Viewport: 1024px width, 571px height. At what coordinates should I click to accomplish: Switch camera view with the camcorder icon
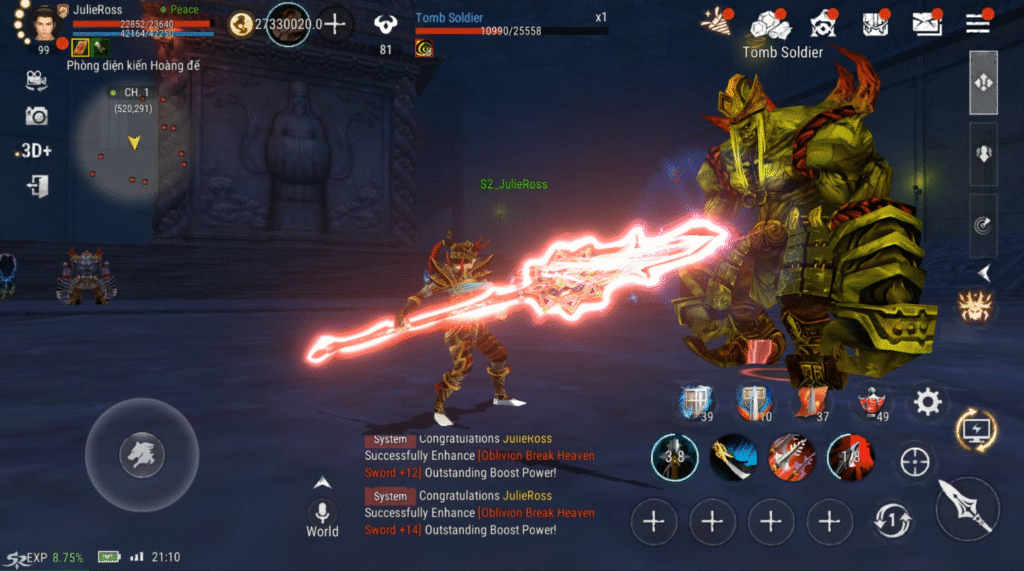pos(36,80)
